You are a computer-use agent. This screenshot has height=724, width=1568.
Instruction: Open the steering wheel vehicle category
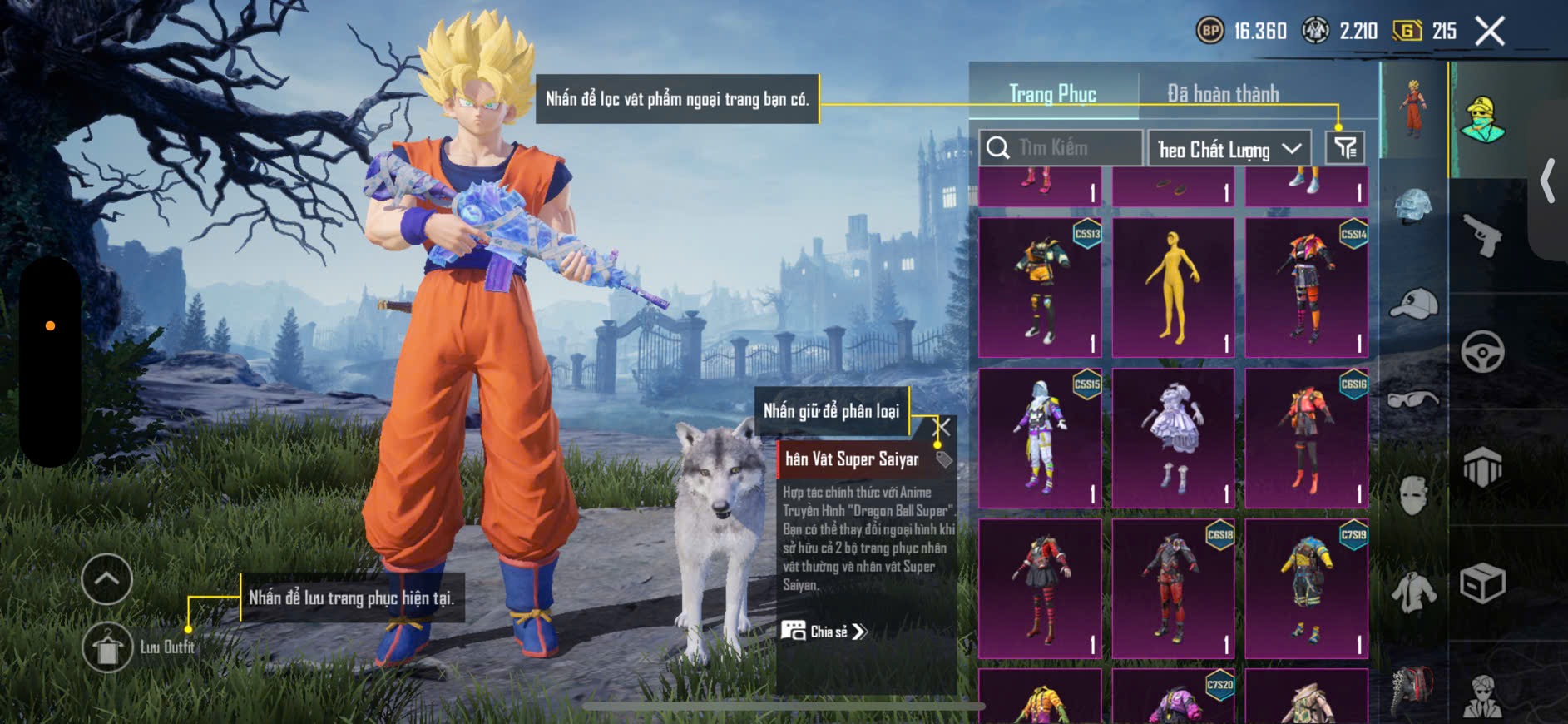click(1482, 352)
